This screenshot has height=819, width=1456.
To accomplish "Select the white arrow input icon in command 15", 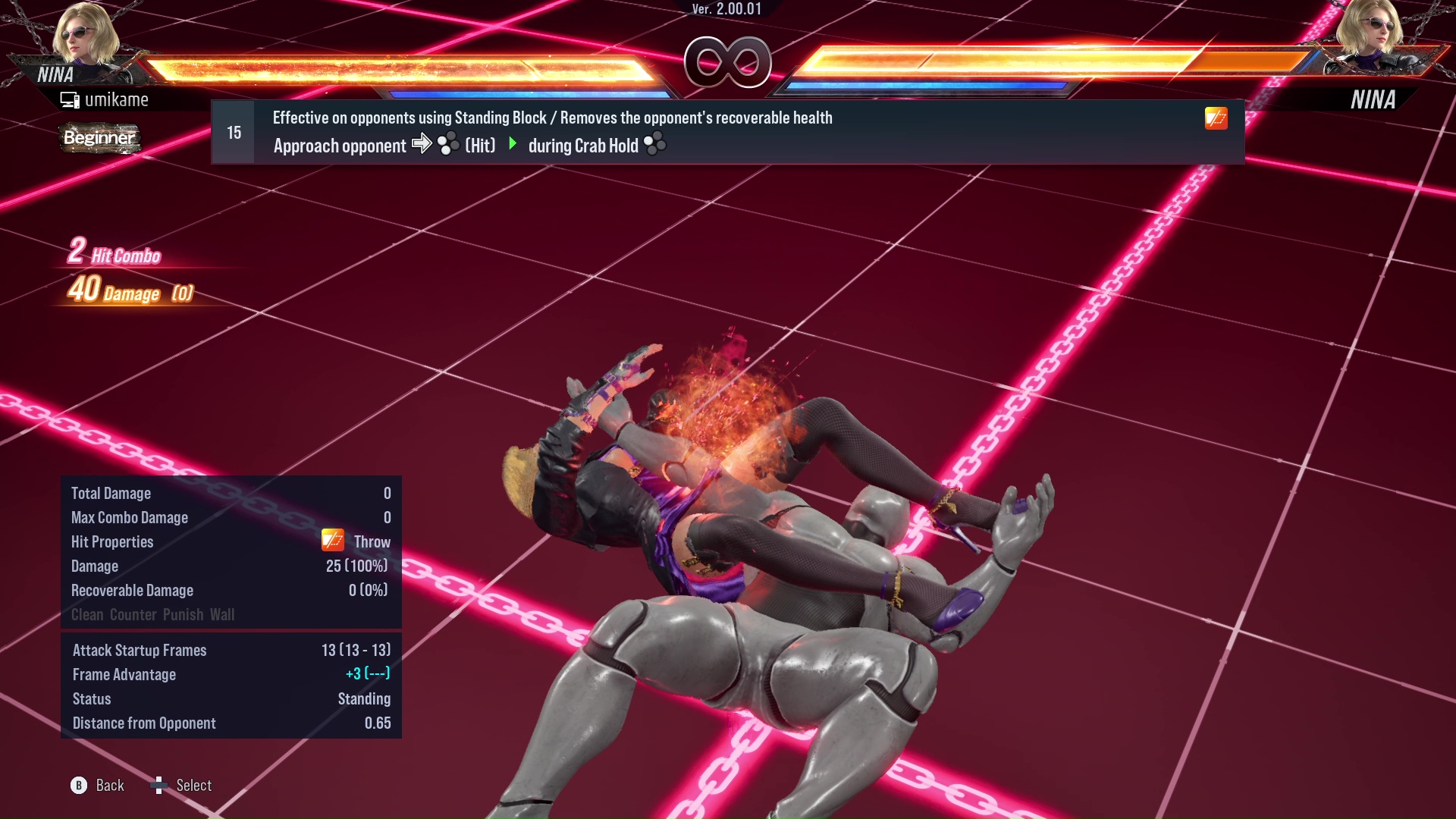I will tap(422, 144).
